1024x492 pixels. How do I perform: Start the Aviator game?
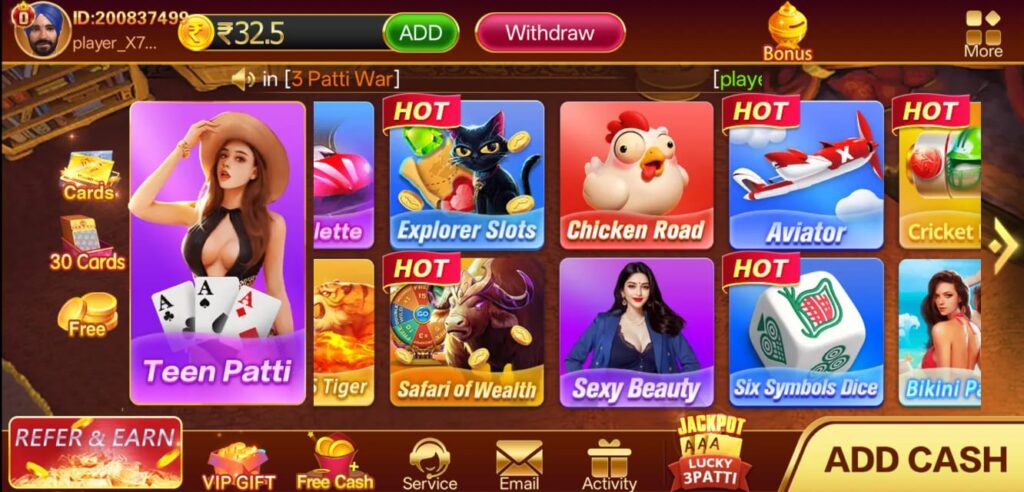click(x=806, y=175)
